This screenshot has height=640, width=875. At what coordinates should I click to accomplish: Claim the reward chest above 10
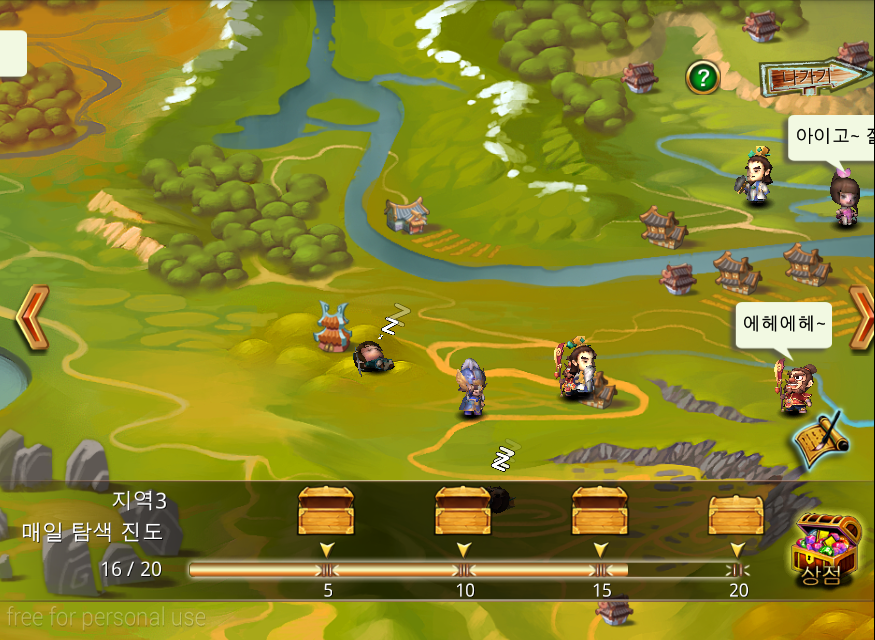[x=463, y=510]
